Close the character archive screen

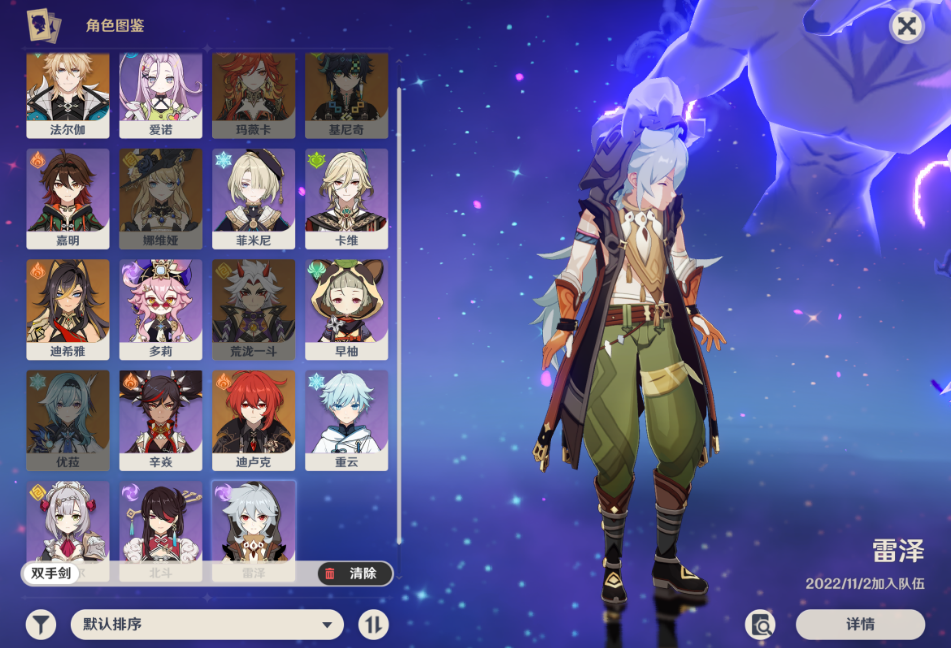point(906,27)
